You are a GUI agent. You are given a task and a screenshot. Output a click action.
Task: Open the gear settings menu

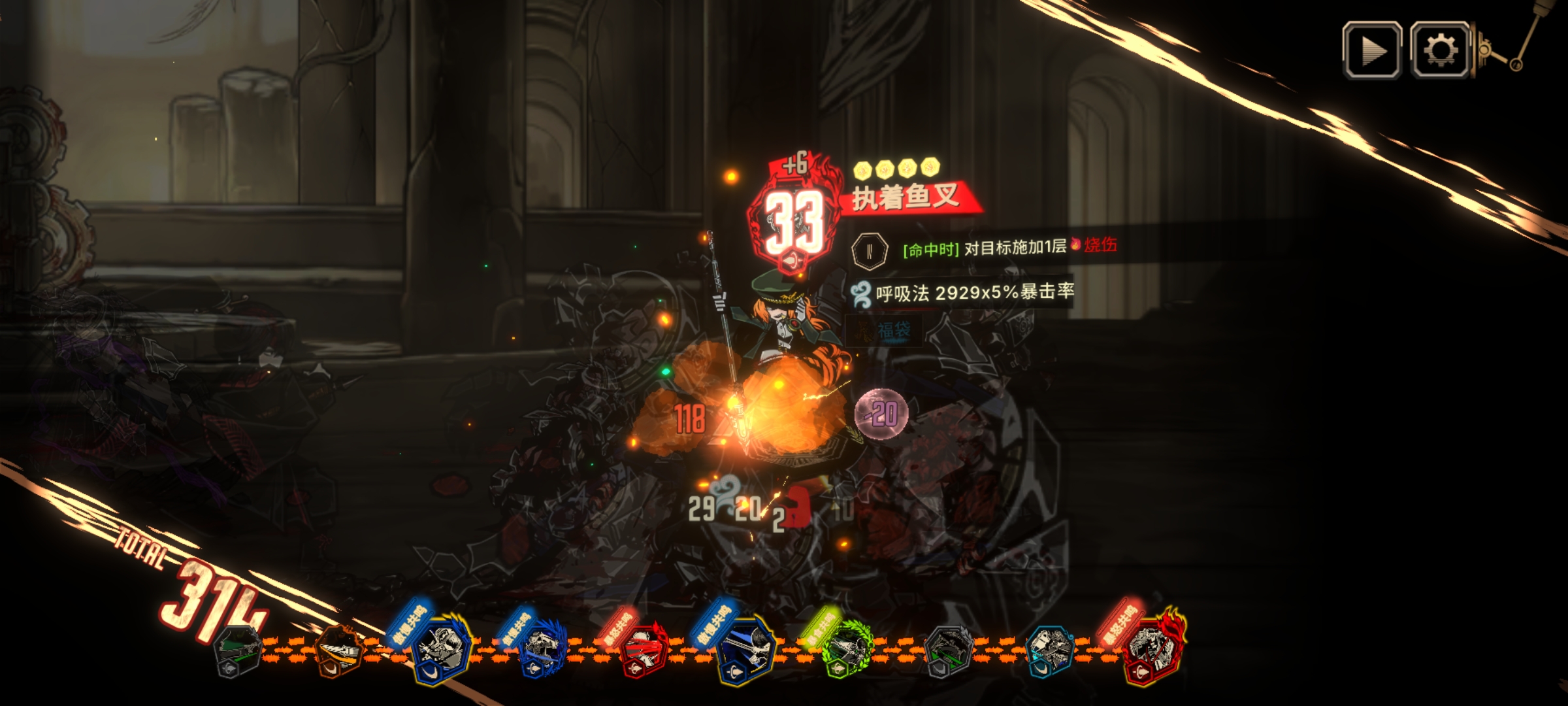click(1440, 50)
